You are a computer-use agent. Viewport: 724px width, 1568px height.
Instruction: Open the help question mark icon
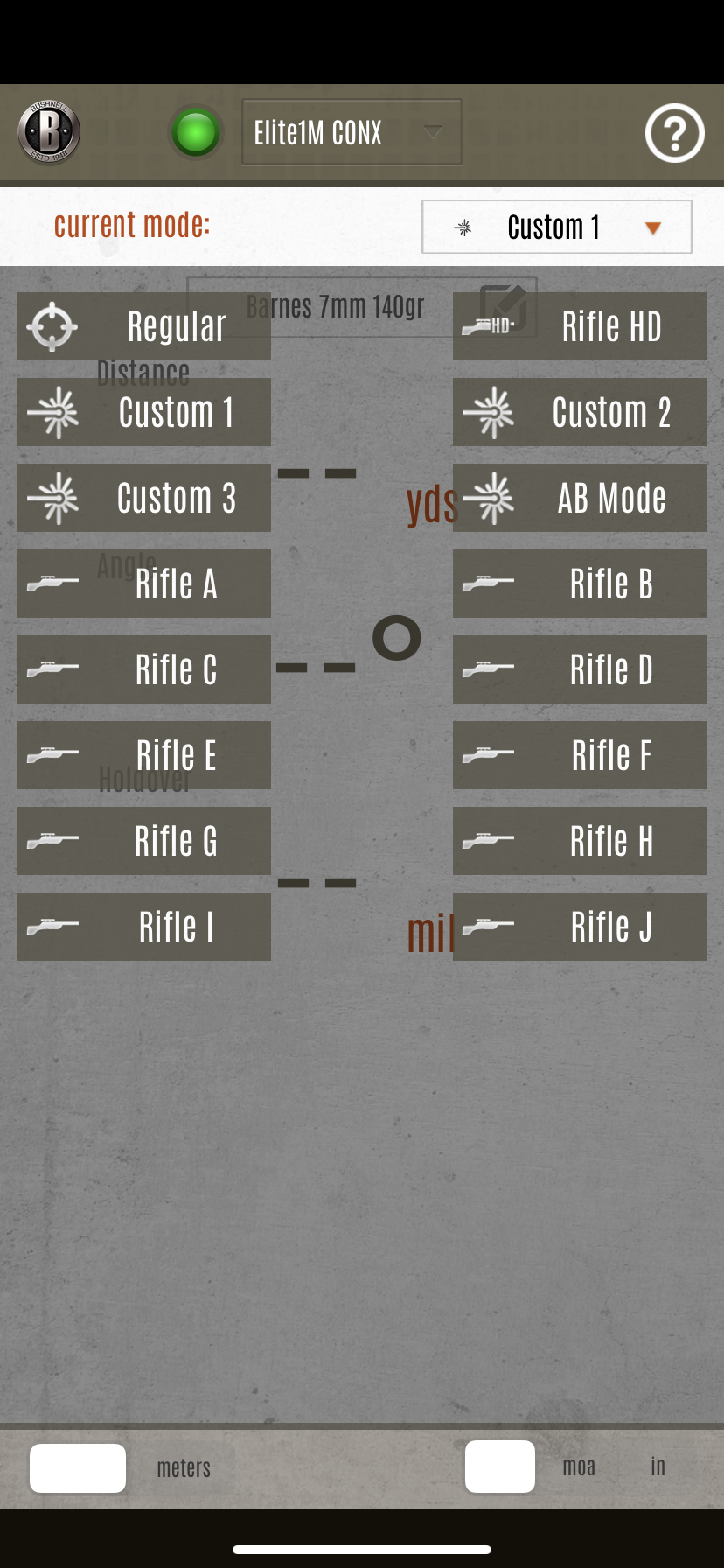coord(674,133)
